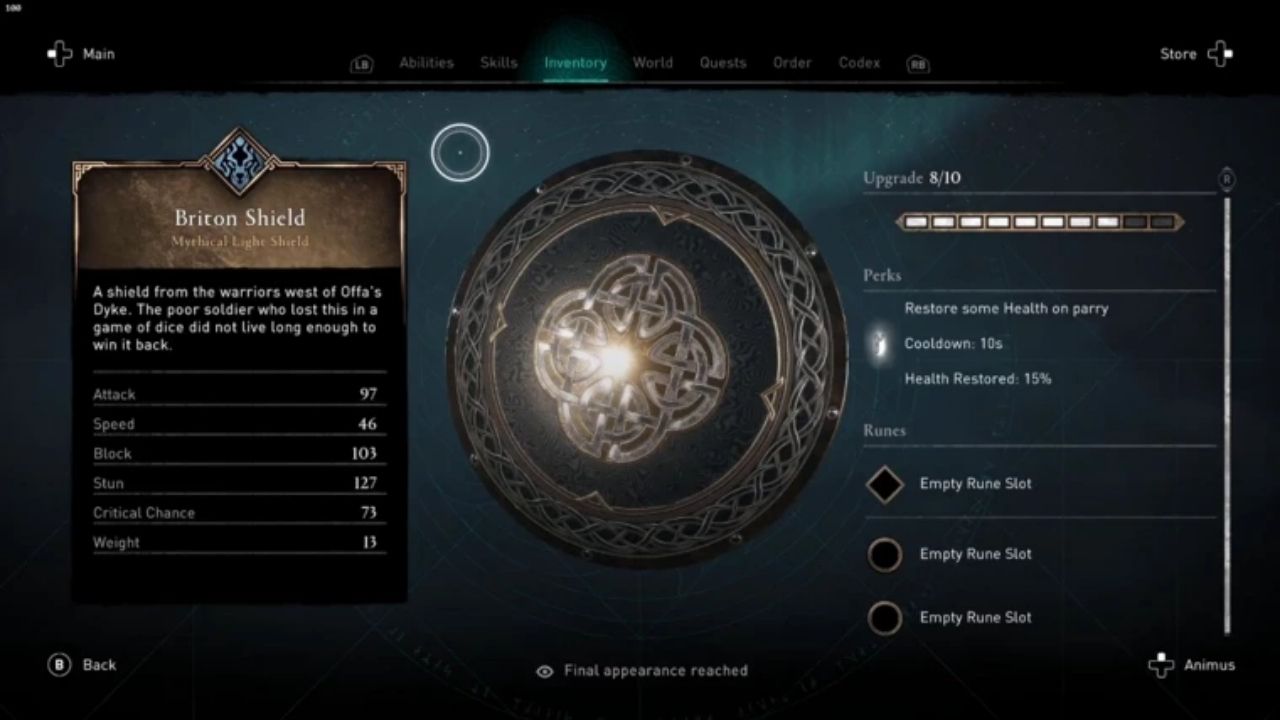The image size is (1280, 720).
Task: Open the Codex section
Action: (858, 62)
